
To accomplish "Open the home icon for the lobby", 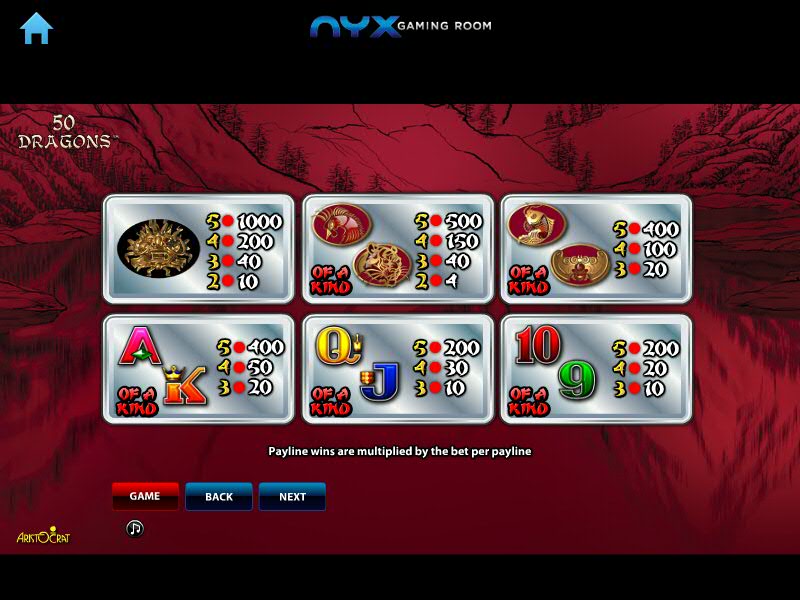I will (x=36, y=28).
